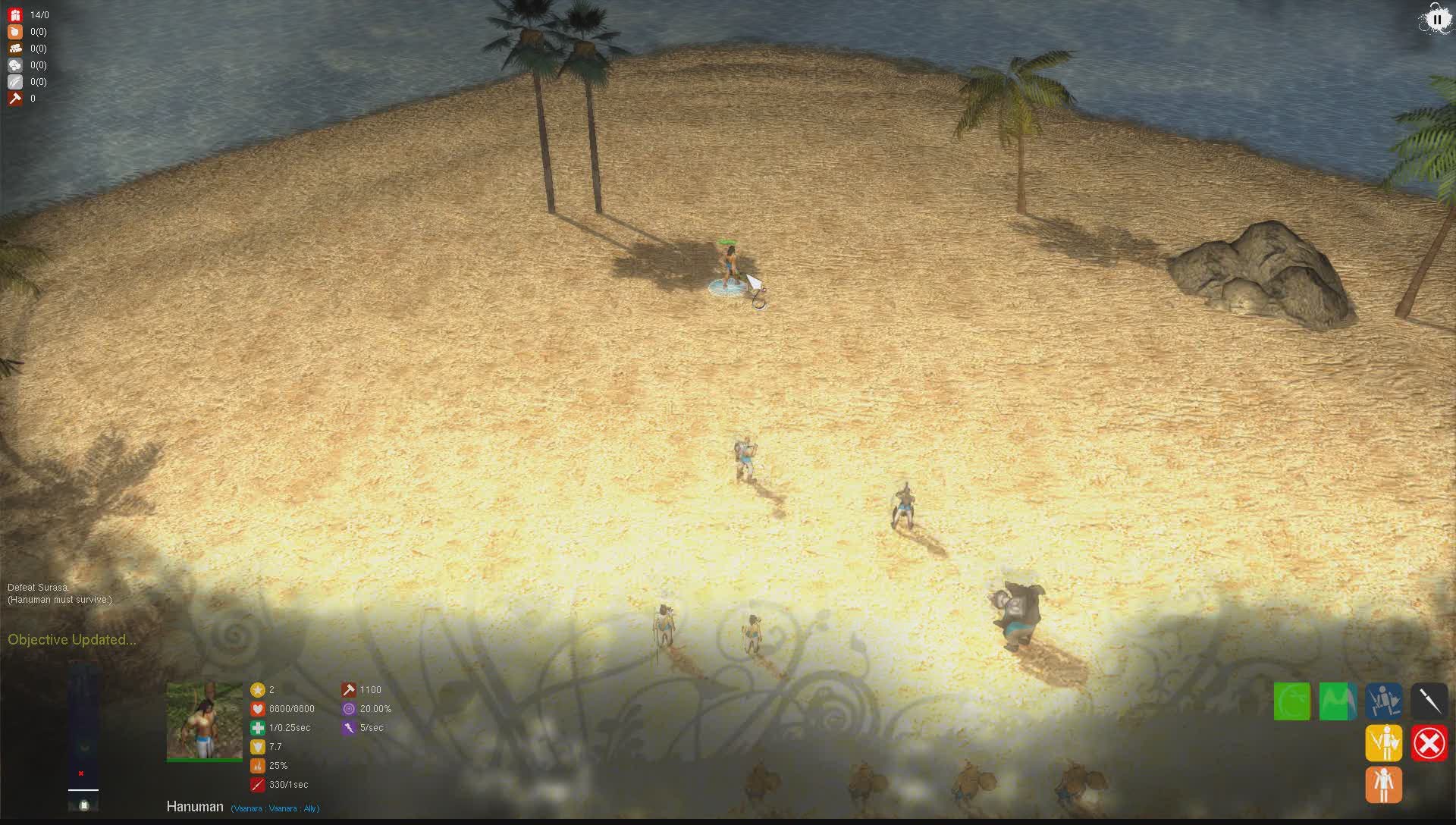Image resolution: width=1456 pixels, height=825 pixels.
Task: Select the metal resource icon
Action: 15,81
